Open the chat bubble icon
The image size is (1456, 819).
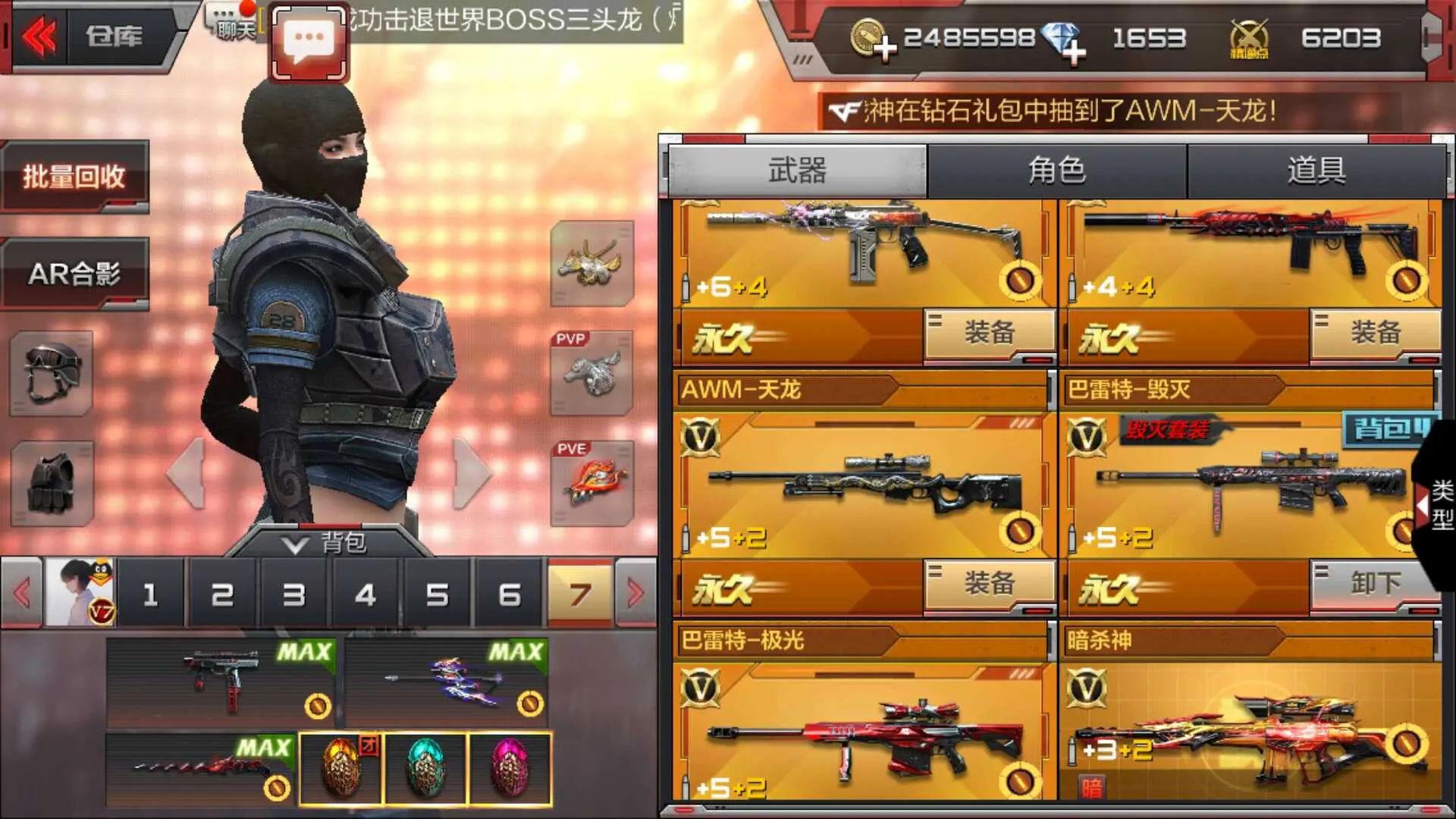pos(309,42)
